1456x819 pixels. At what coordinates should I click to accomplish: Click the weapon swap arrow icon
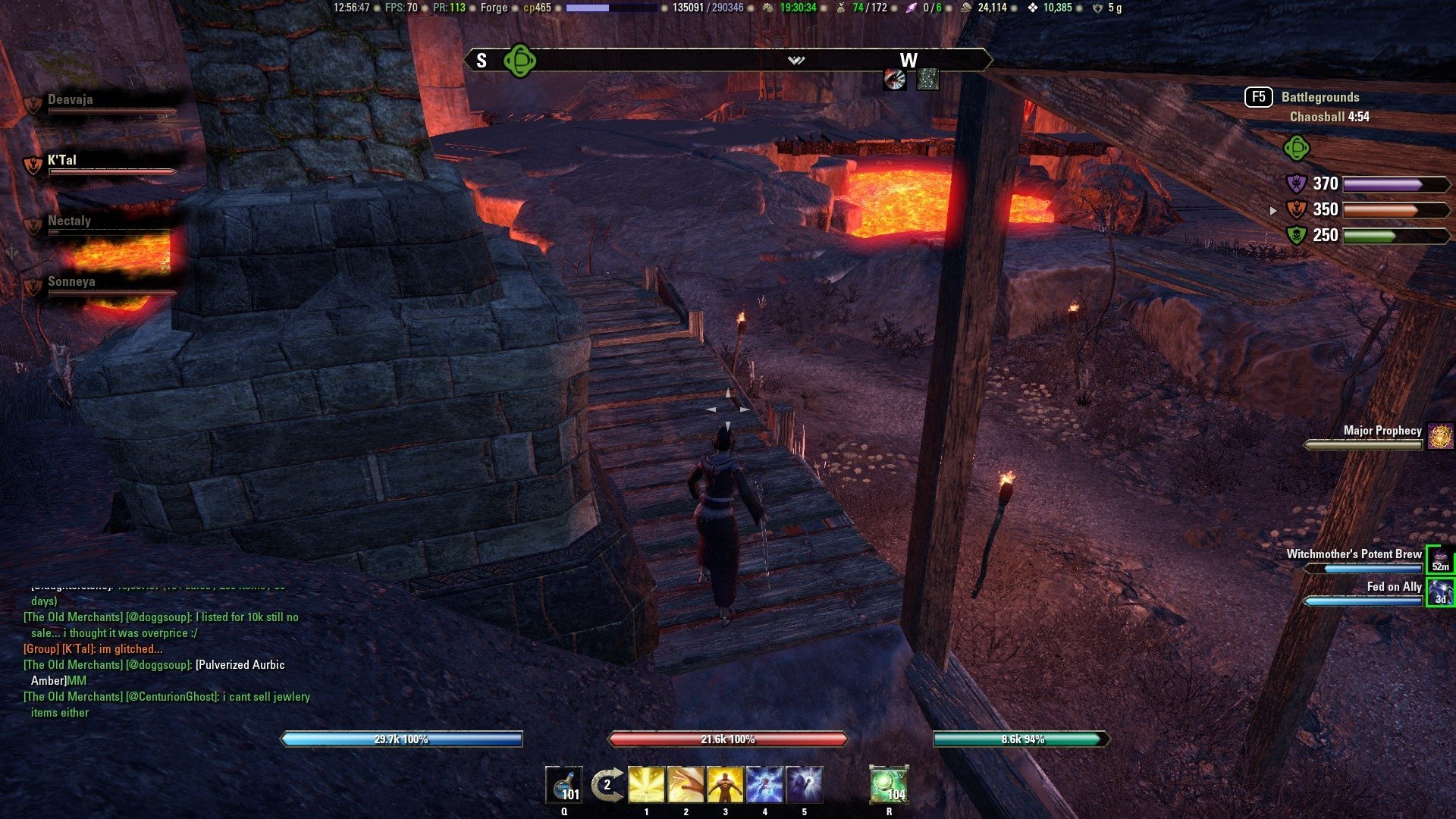(x=607, y=785)
